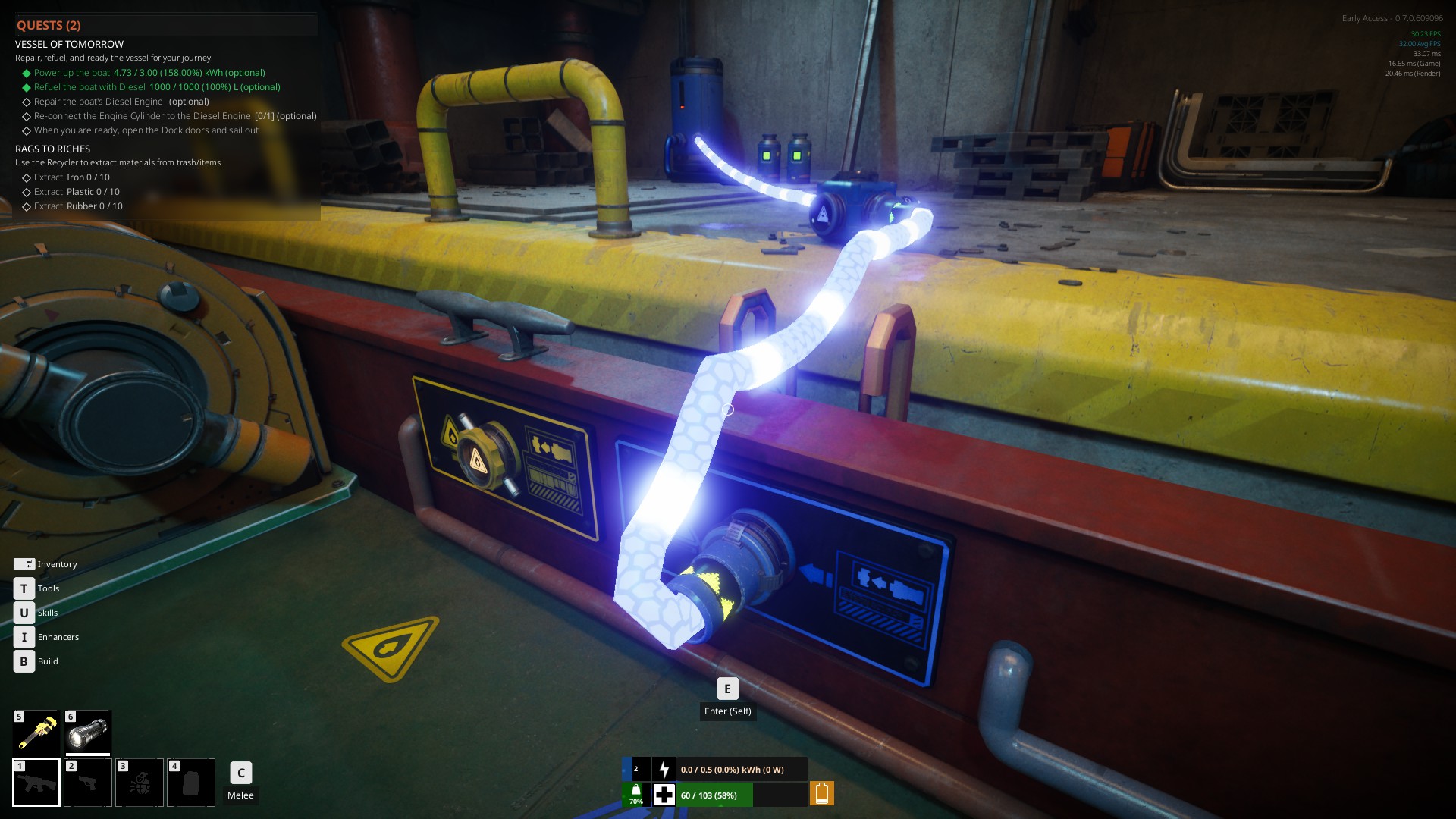Select the yellow pipe wrench slot
Image resolution: width=1456 pixels, height=819 pixels.
[x=36, y=733]
